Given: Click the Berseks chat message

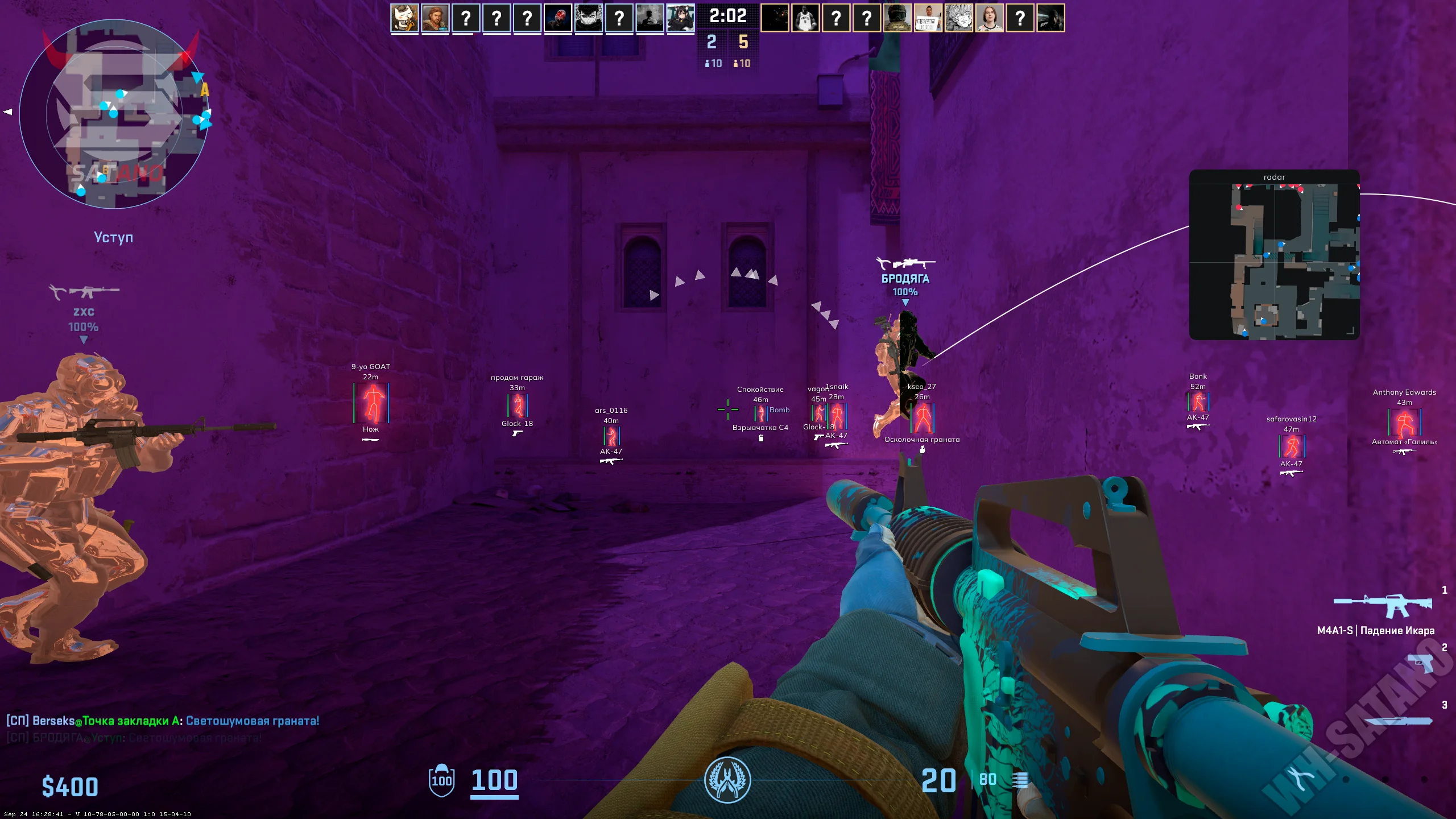Looking at the screenshot, I should 163,721.
